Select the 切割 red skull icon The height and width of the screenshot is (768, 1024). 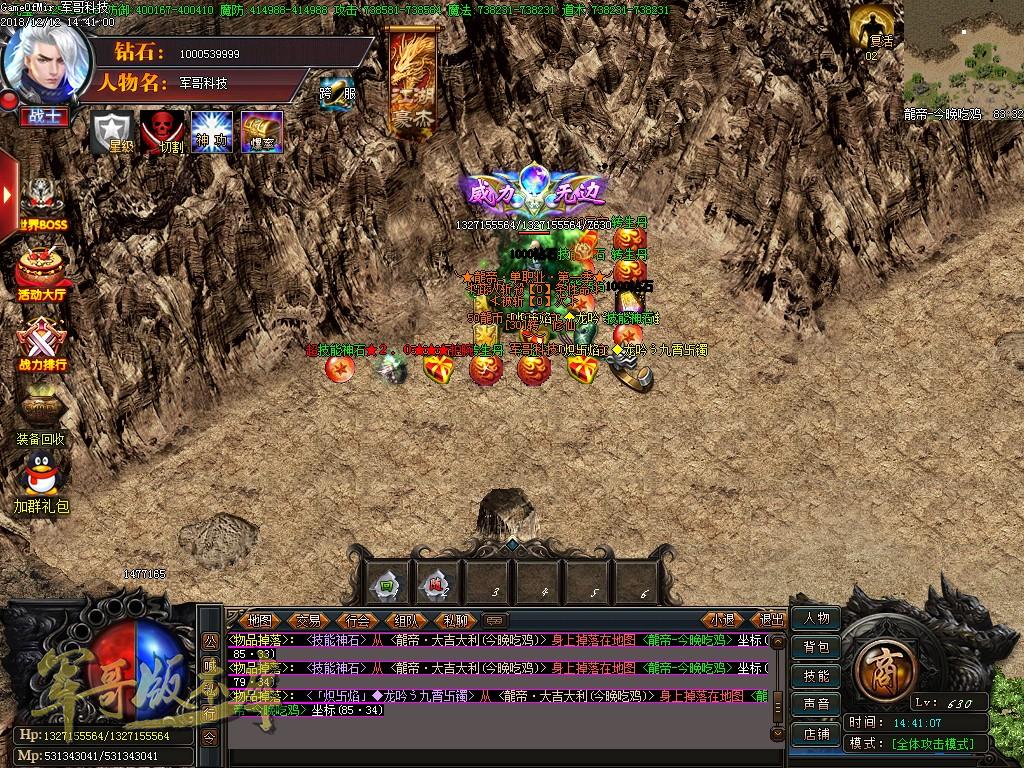click(x=161, y=131)
